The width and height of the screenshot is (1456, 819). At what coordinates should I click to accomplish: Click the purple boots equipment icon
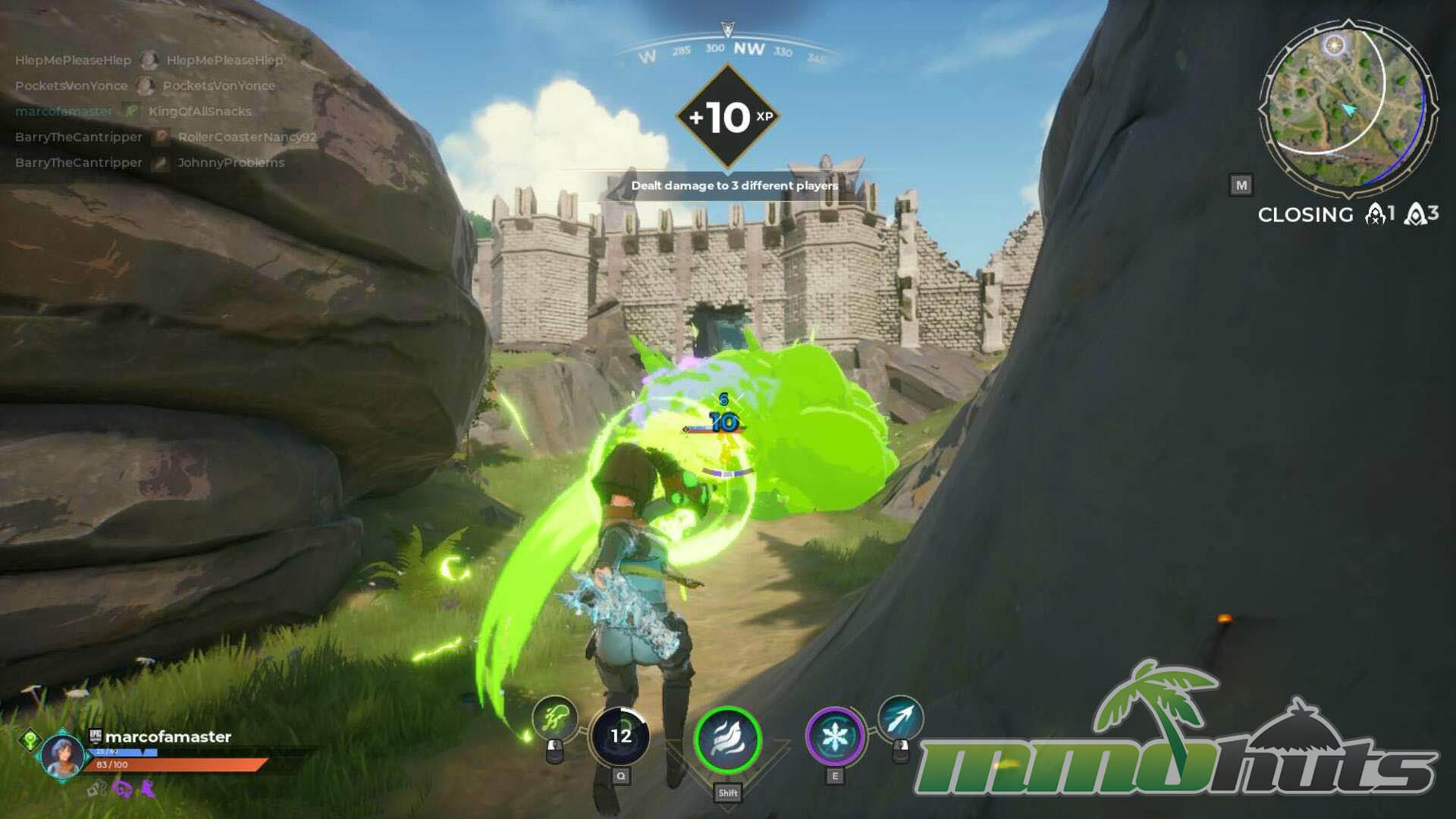pos(147,789)
